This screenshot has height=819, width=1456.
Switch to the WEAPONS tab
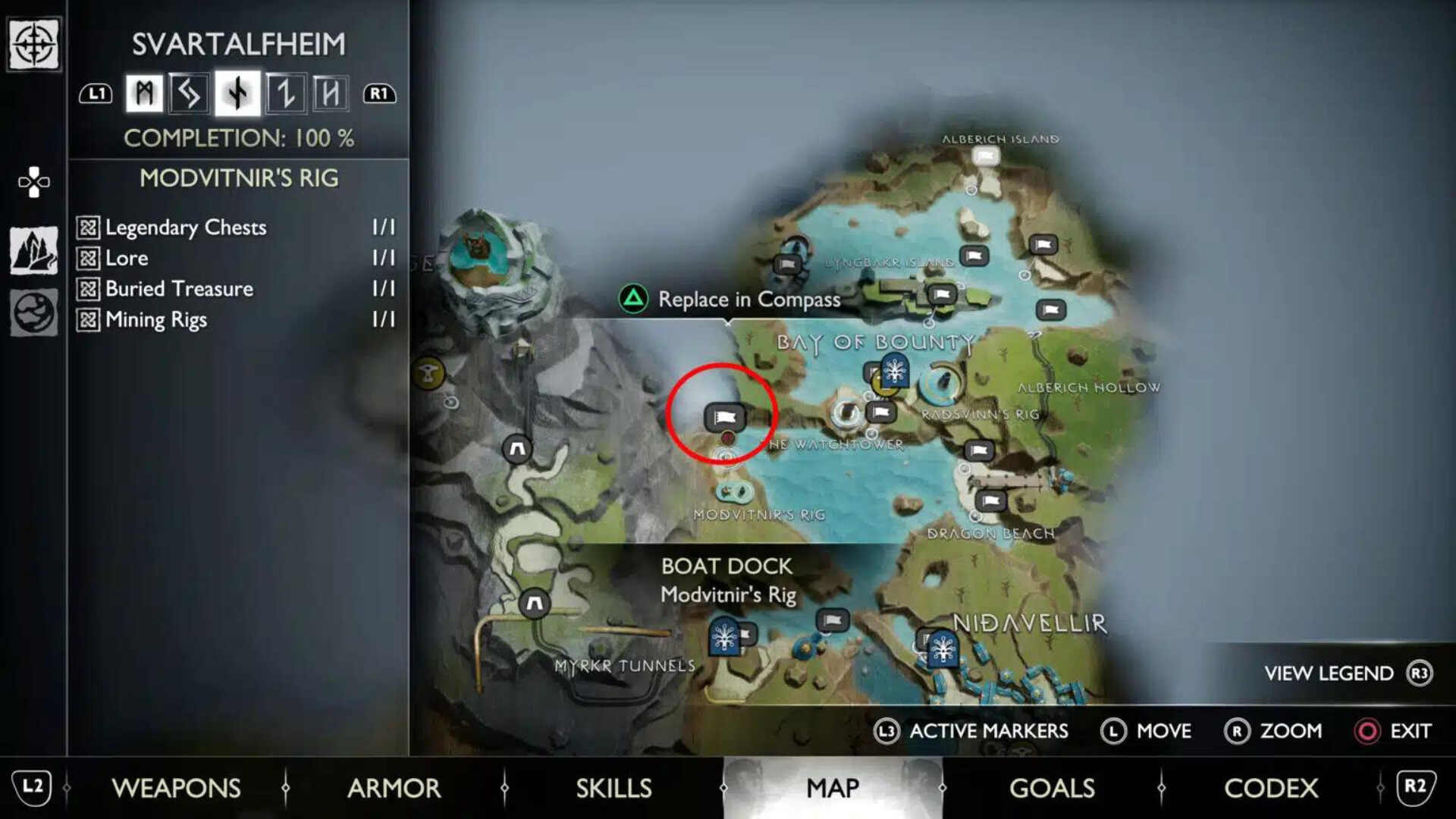tap(176, 789)
